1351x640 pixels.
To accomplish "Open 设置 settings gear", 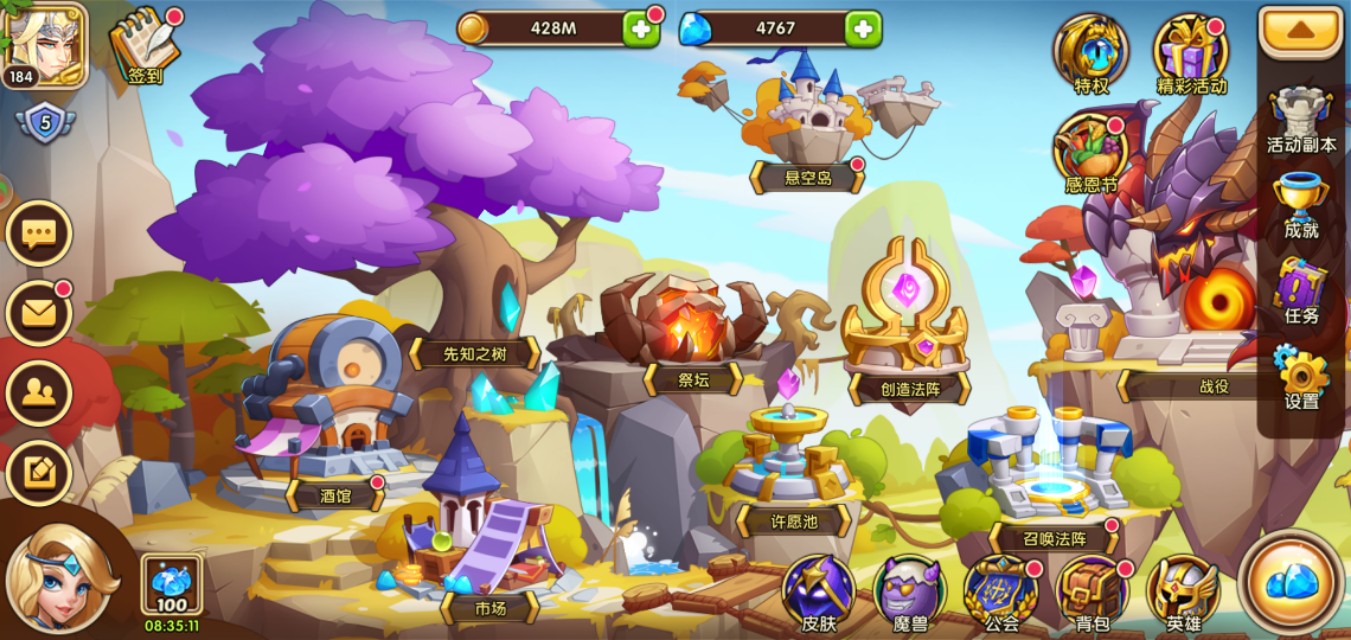I will click(x=1300, y=374).
